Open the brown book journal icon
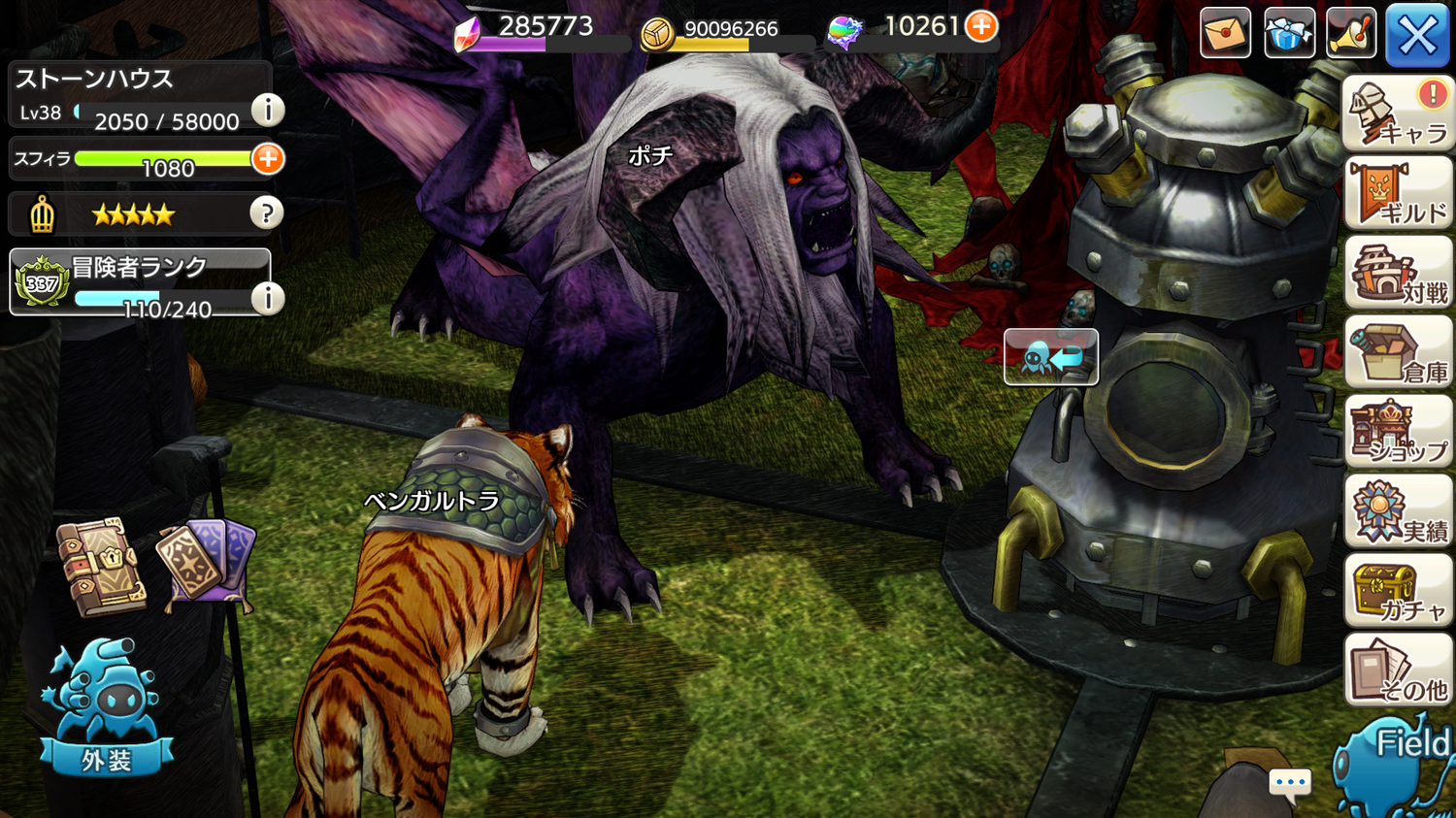 (101, 568)
